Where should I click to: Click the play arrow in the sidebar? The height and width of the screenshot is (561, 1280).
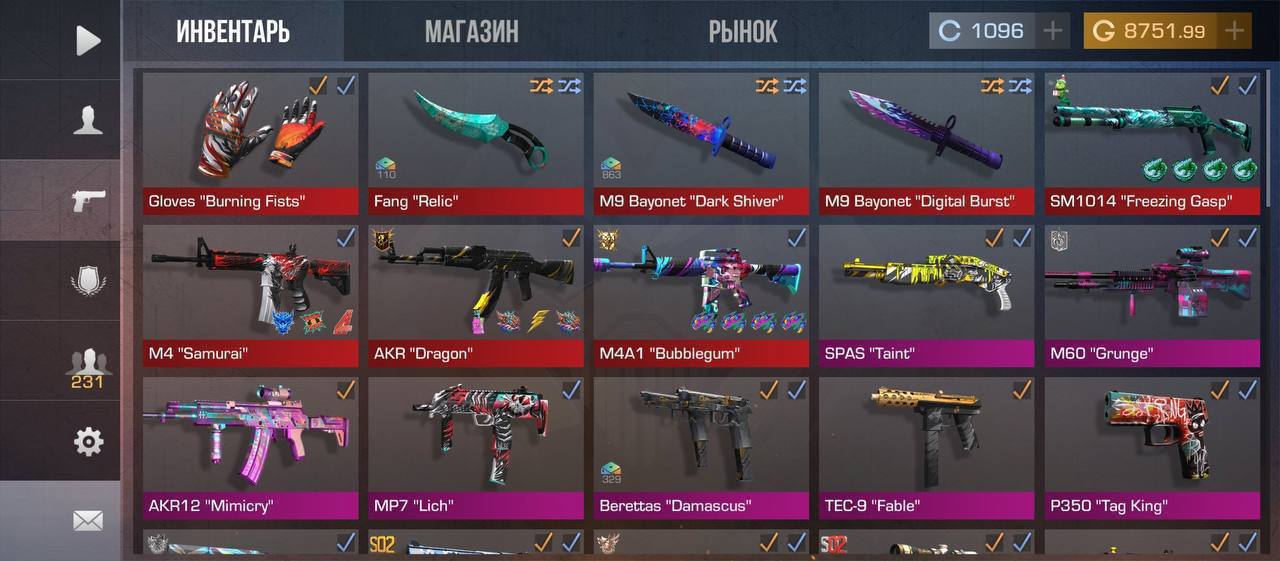[x=88, y=41]
